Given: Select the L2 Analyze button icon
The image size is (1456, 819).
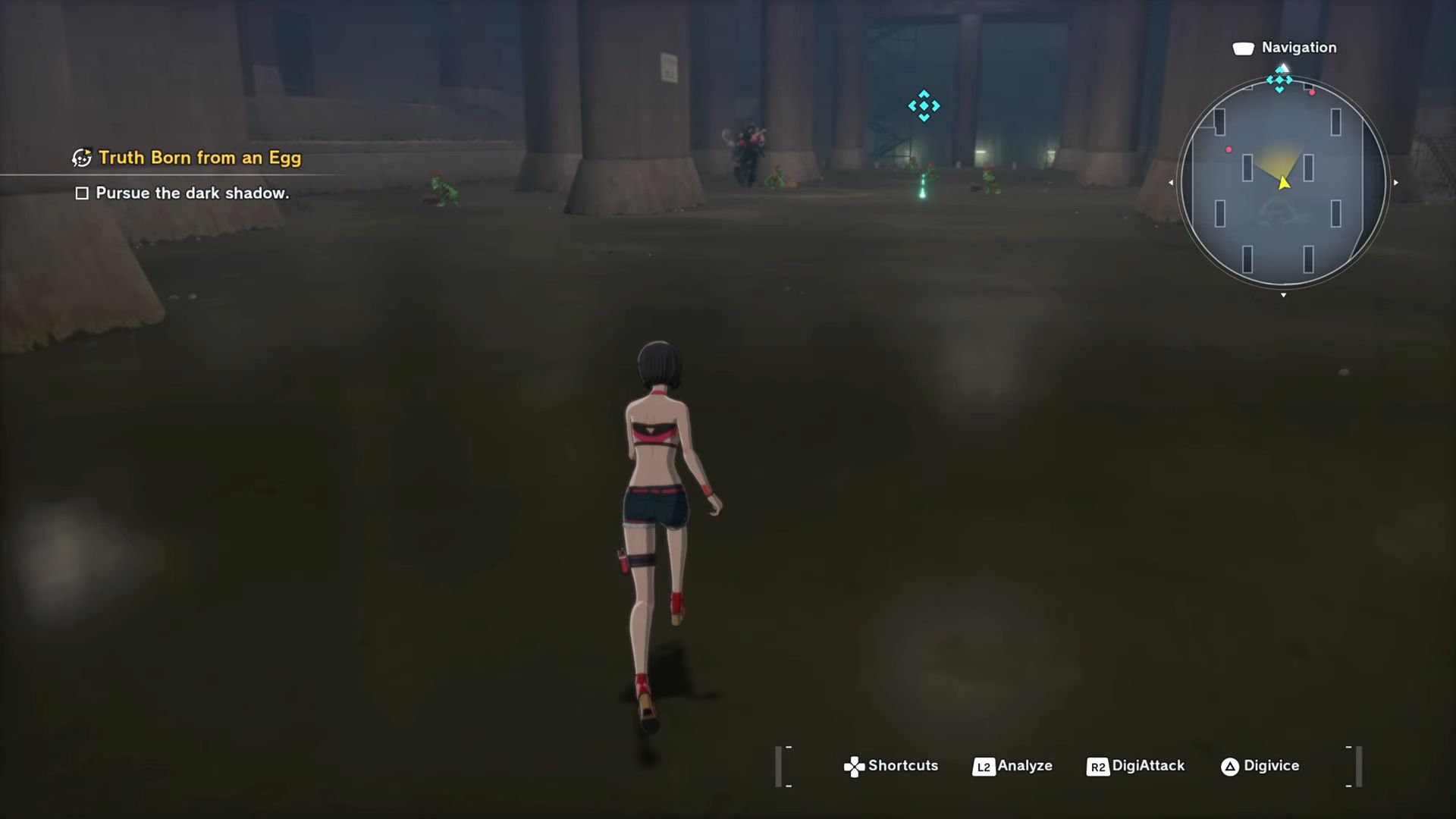Looking at the screenshot, I should point(984,766).
